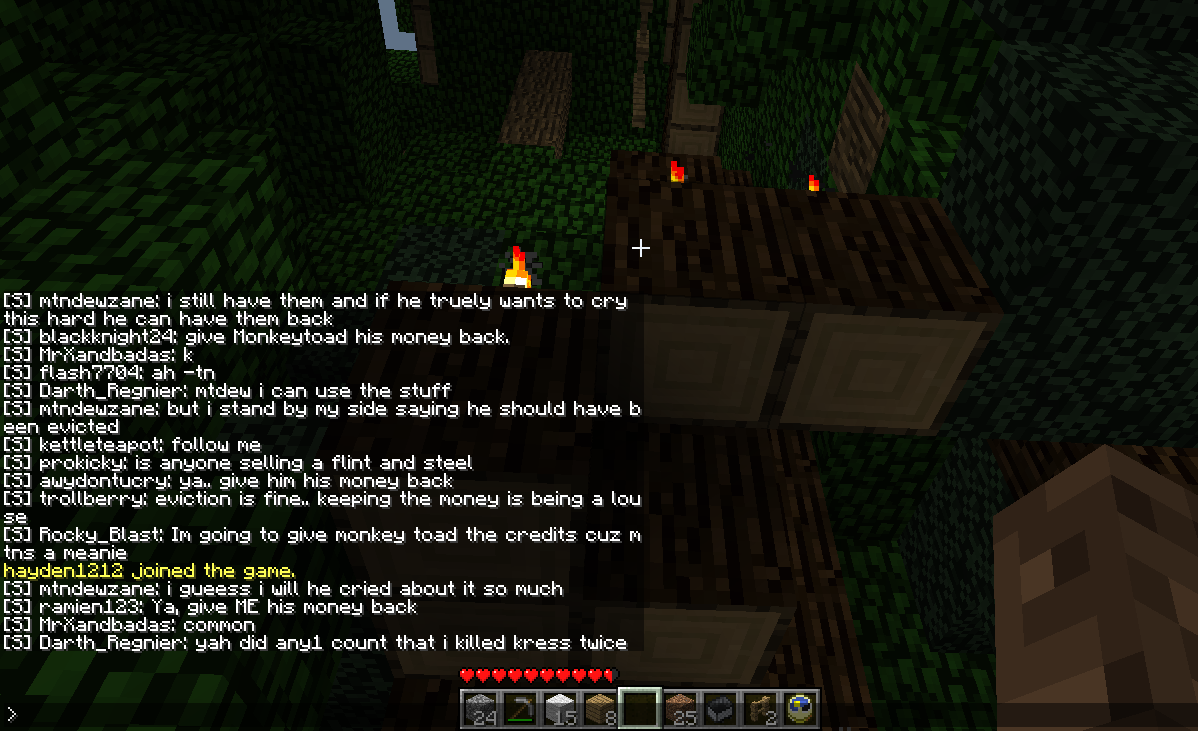1198x731 pixels.
Task: Choose the dark minecart item slot
Action: [x=720, y=709]
